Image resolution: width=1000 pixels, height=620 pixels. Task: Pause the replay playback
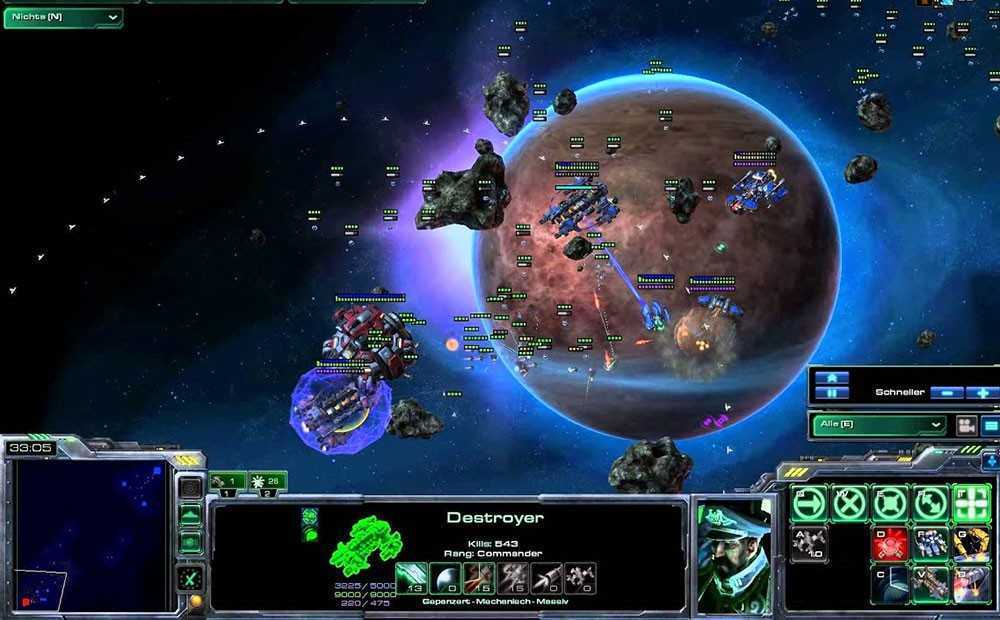pyautogui.click(x=832, y=393)
